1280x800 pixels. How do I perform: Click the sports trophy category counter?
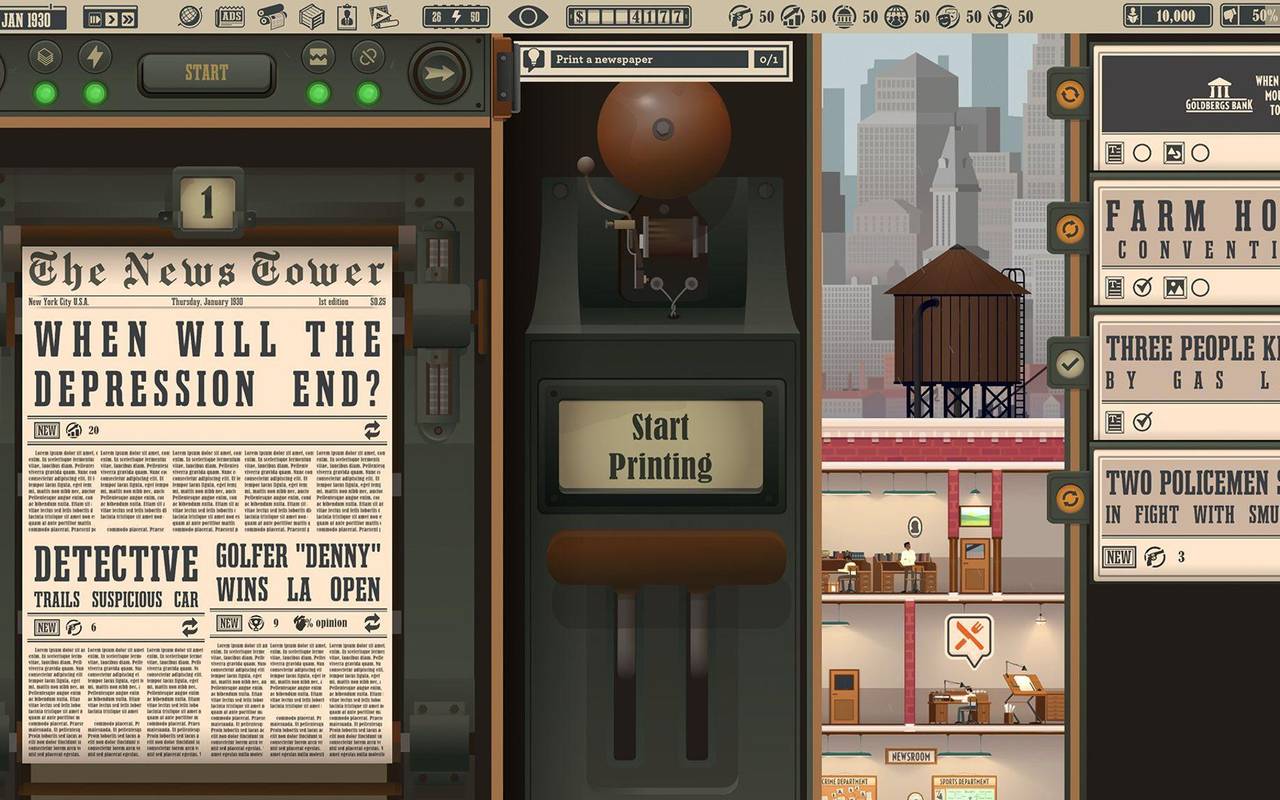click(1001, 15)
